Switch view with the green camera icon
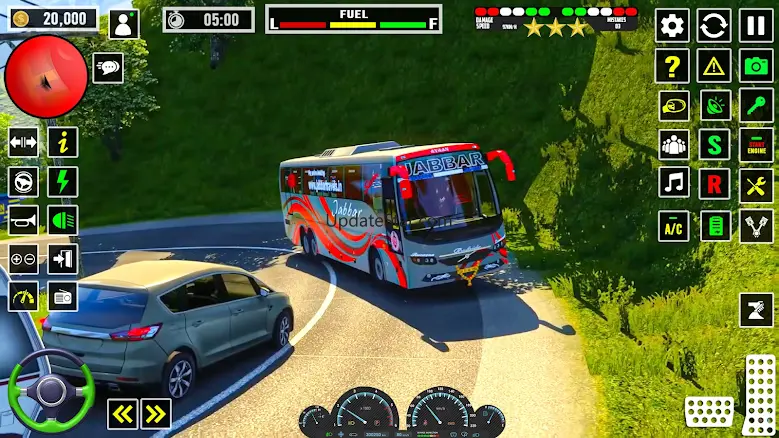This screenshot has width=779, height=438. [x=757, y=66]
